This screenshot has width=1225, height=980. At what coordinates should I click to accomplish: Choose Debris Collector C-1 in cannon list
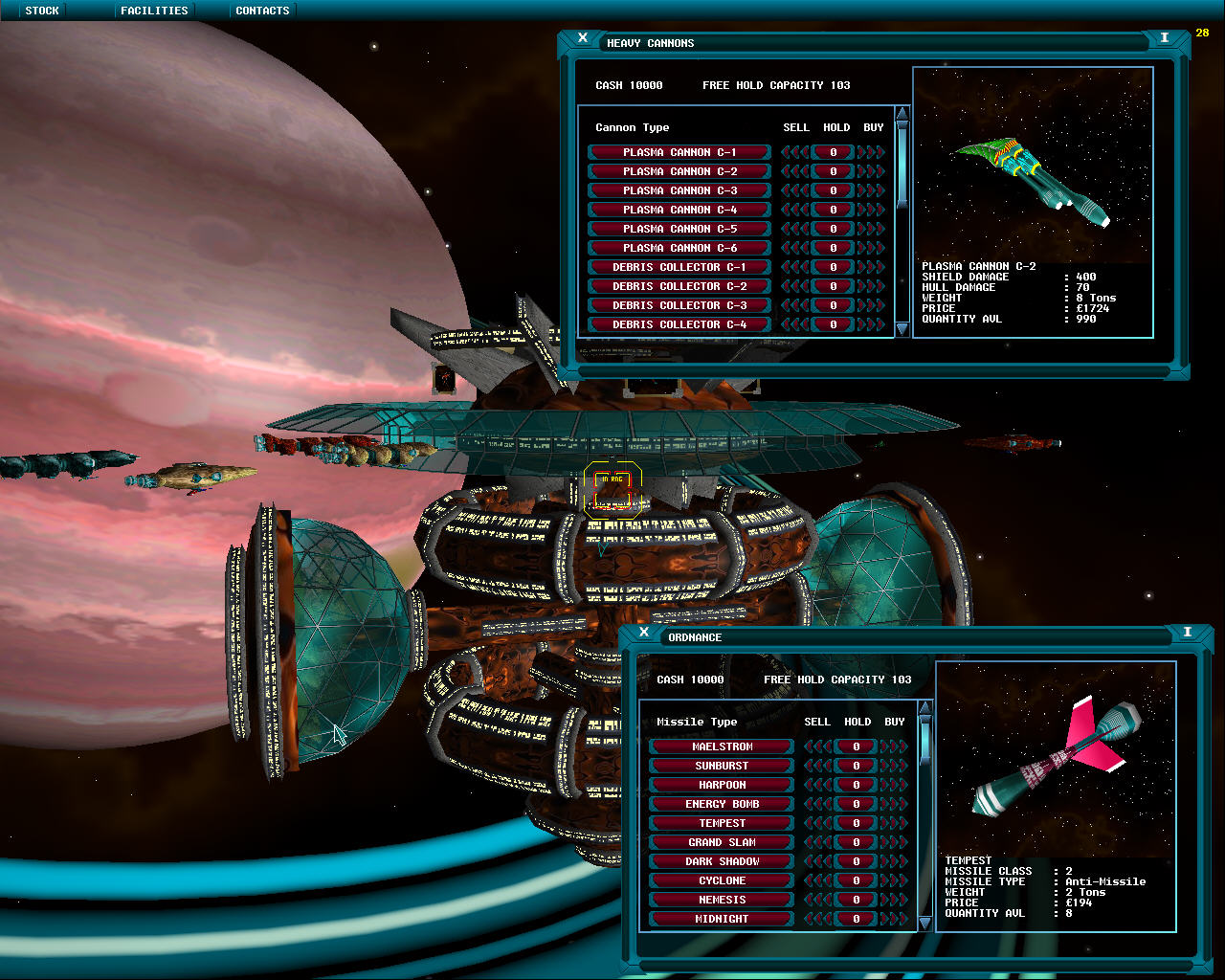pos(679,267)
